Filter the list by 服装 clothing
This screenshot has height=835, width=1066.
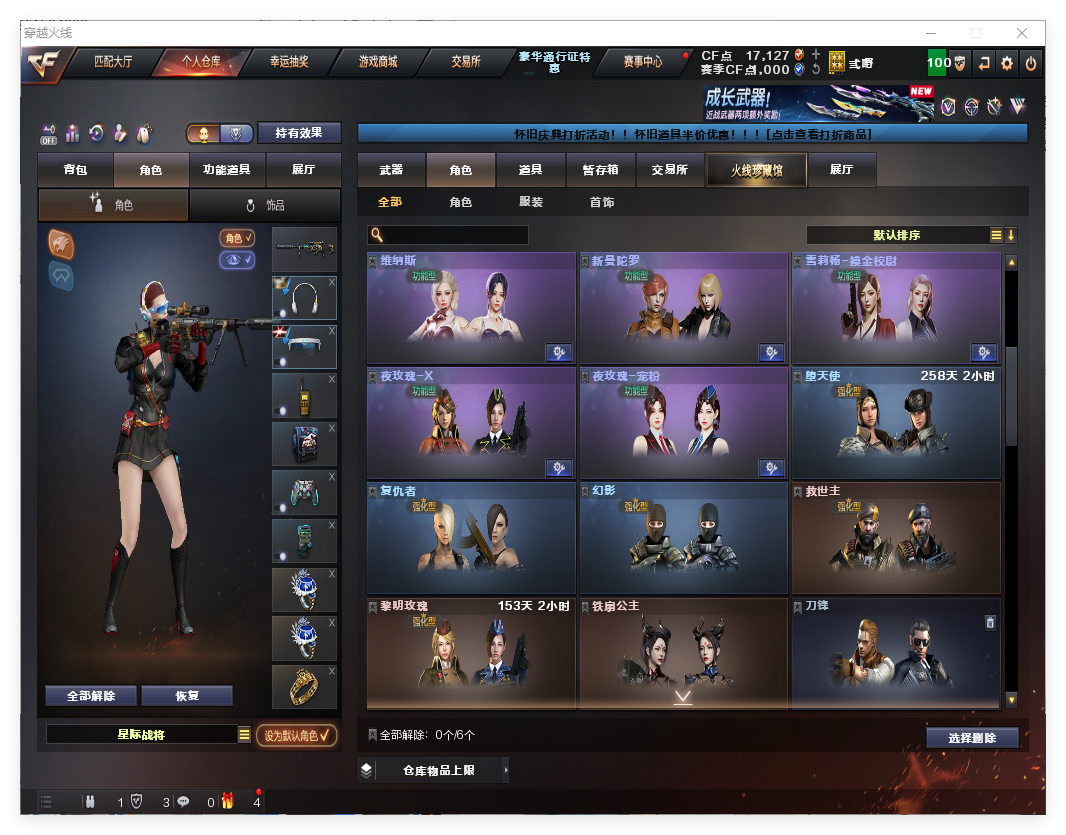click(x=531, y=202)
